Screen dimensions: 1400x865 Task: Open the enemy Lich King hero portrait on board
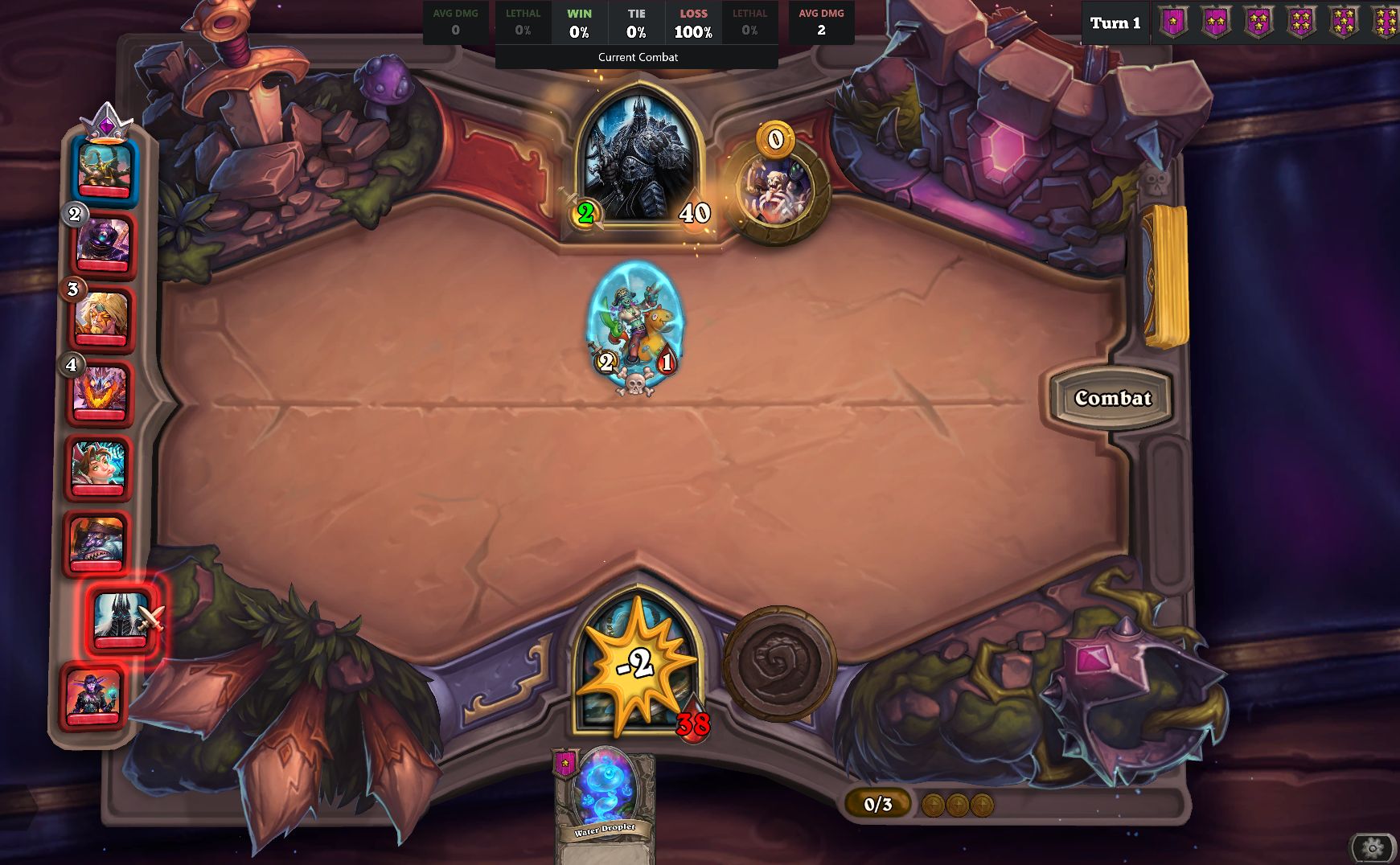(x=638, y=161)
